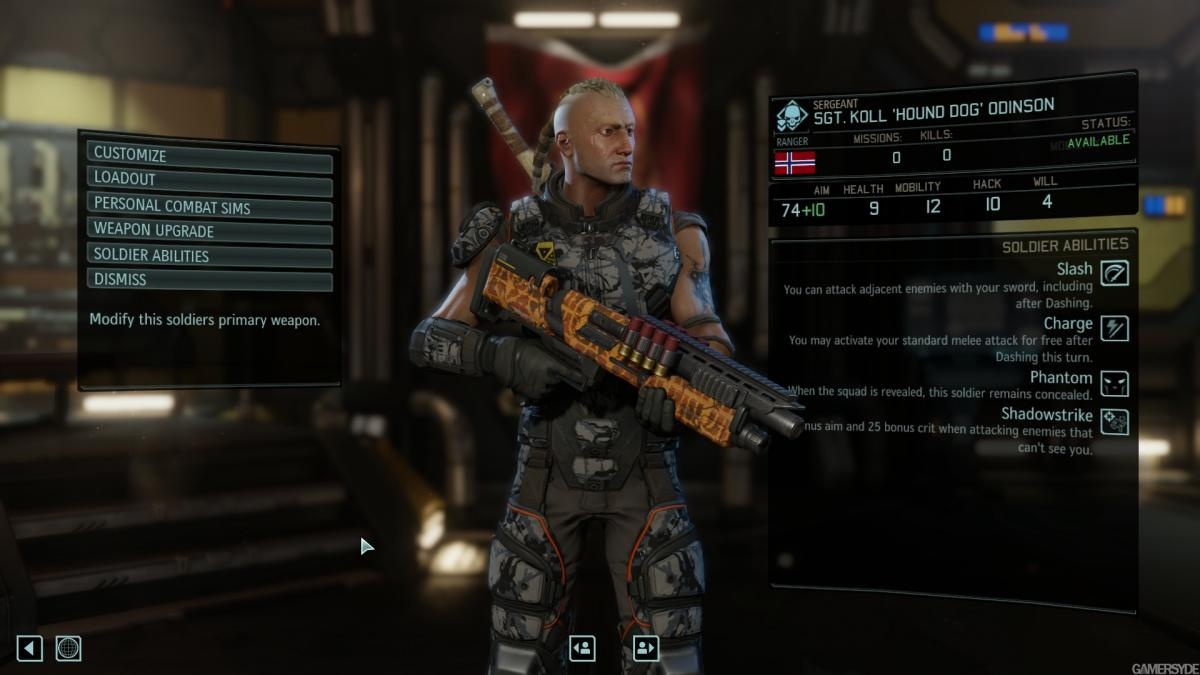View the Soldier Abilities menu entry
Viewport: 1200px width, 675px height.
[x=209, y=255]
